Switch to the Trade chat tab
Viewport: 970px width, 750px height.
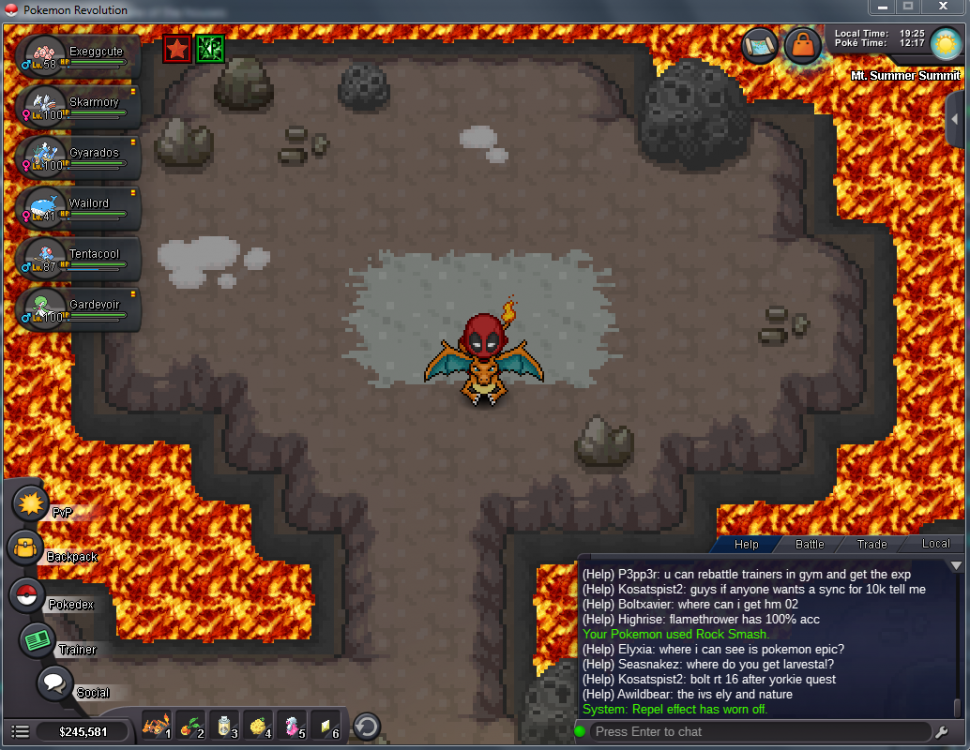871,544
